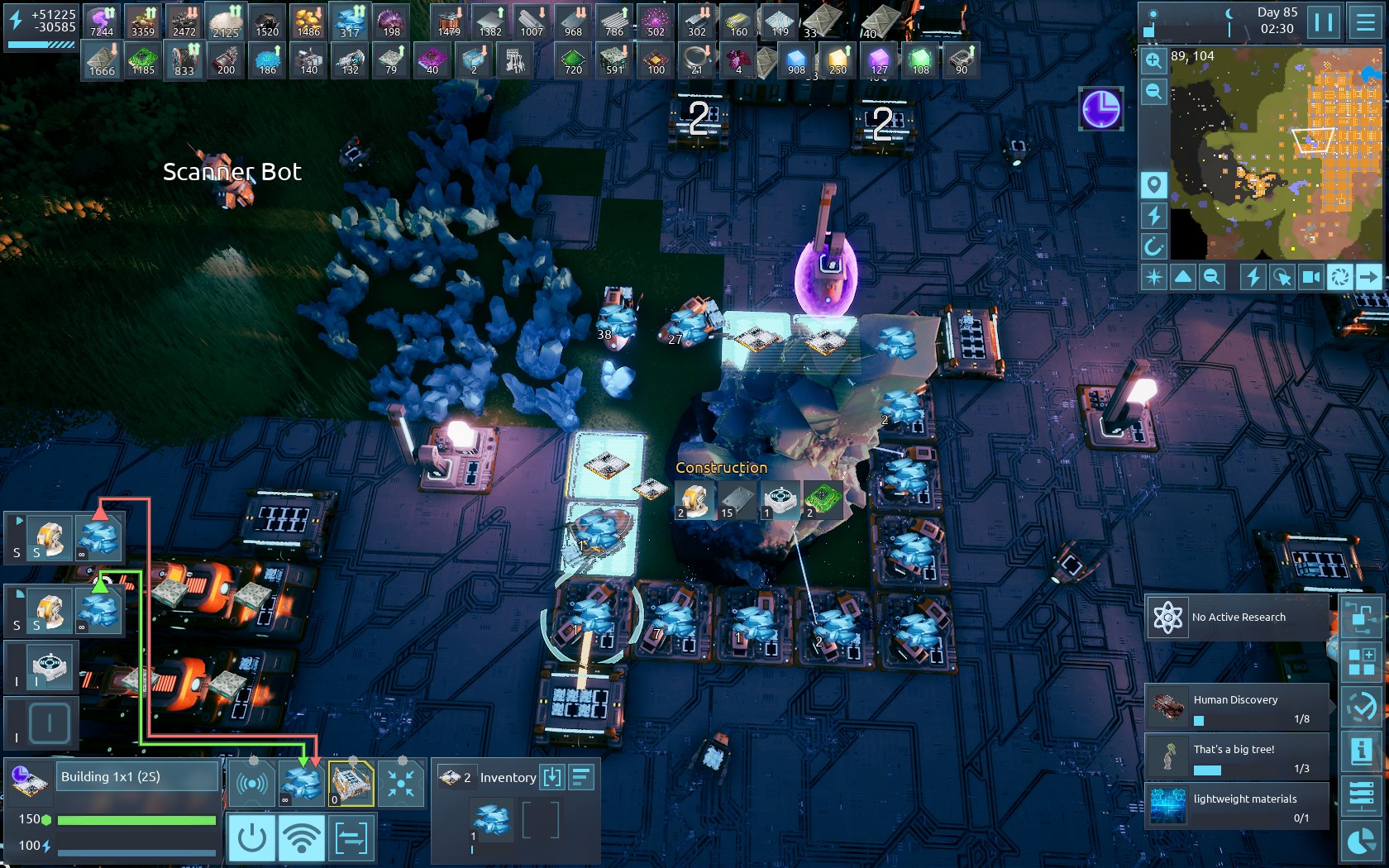Viewport: 1389px width, 868px height.
Task: Select the Human Discovery quest tracker
Action: point(1237,708)
